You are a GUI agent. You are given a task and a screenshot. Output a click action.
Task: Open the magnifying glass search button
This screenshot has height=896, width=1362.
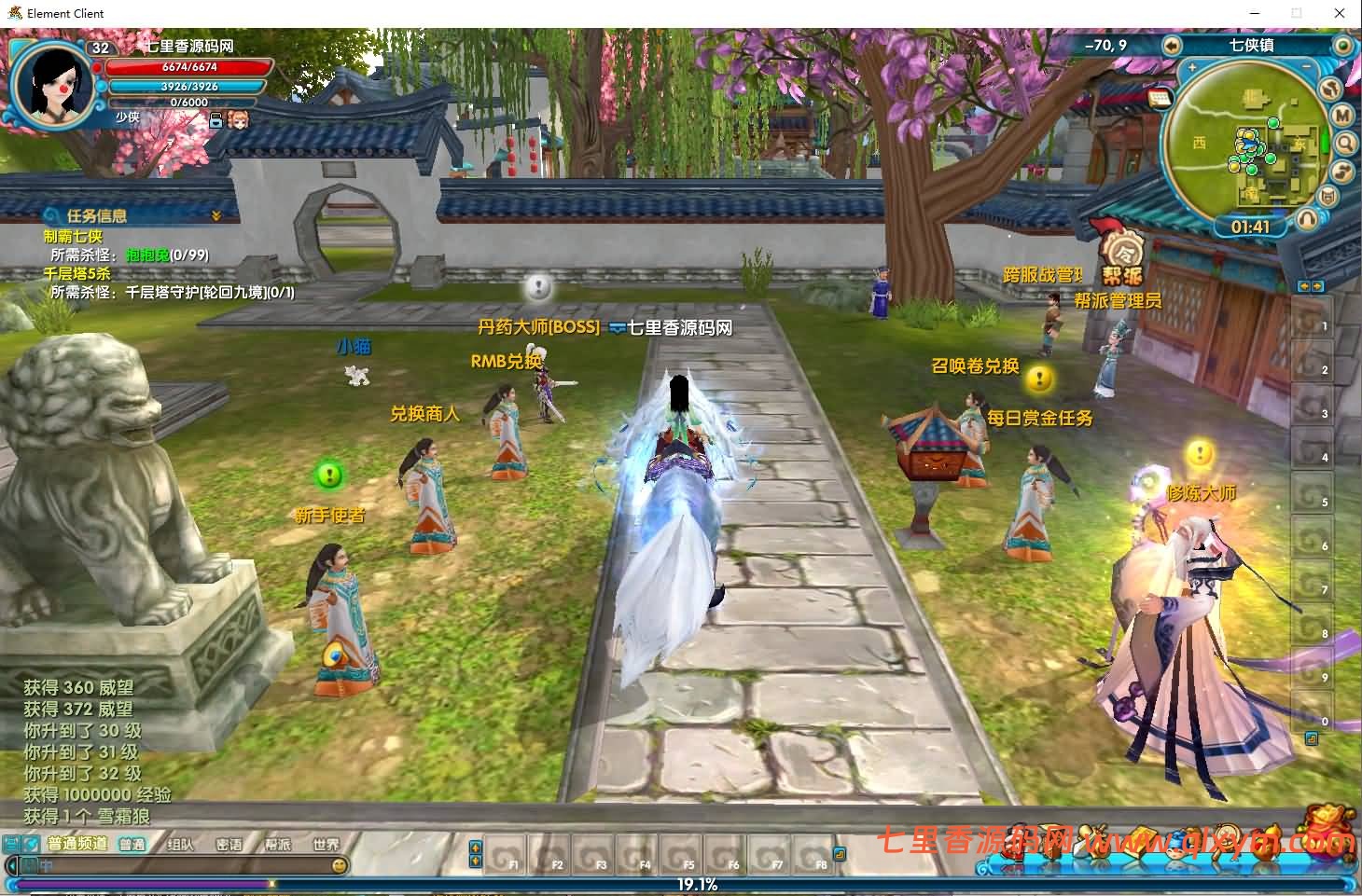pyautogui.click(x=1345, y=144)
